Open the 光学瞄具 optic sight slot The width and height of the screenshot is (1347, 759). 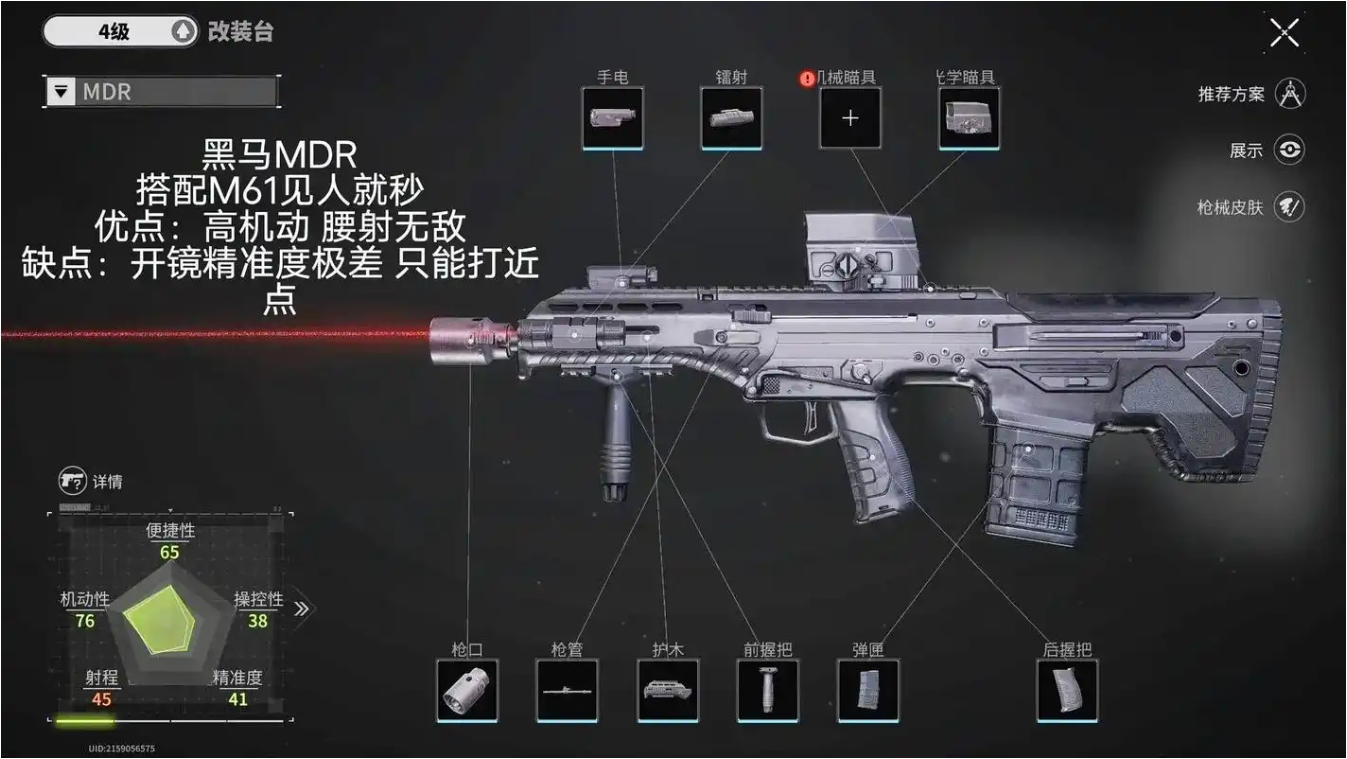pos(967,116)
